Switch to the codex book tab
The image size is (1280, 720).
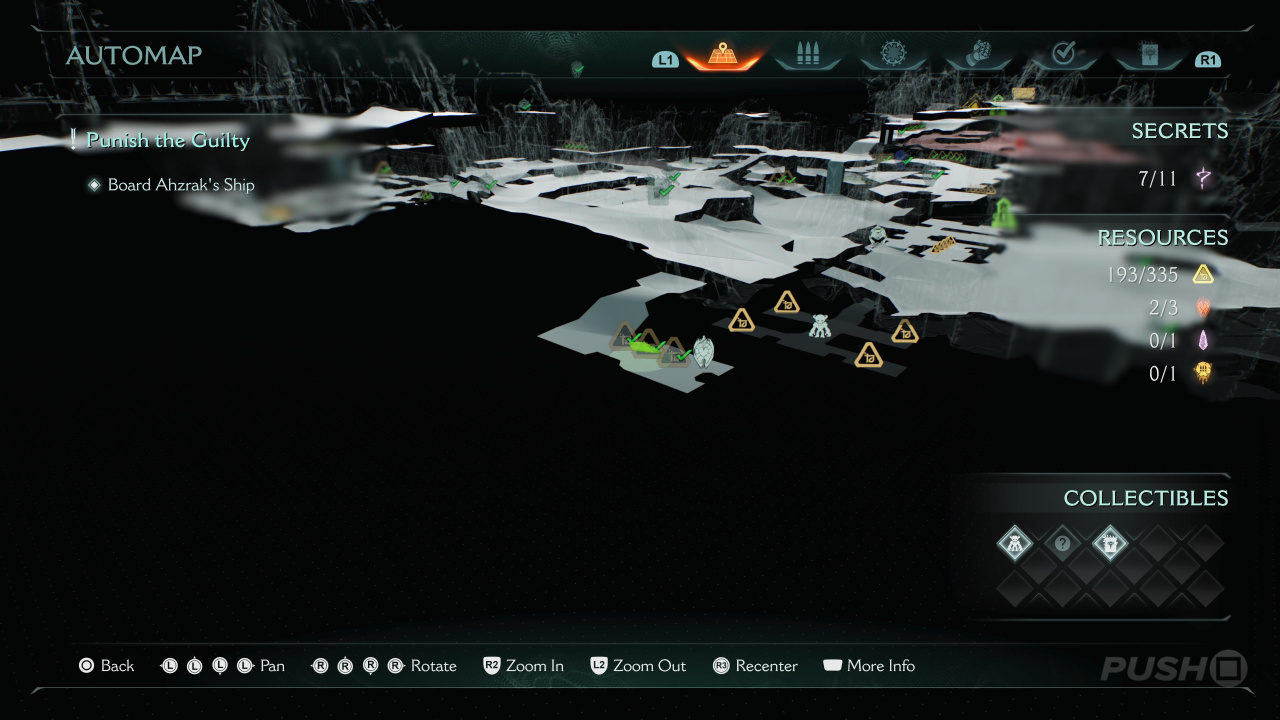pyautogui.click(x=1148, y=56)
